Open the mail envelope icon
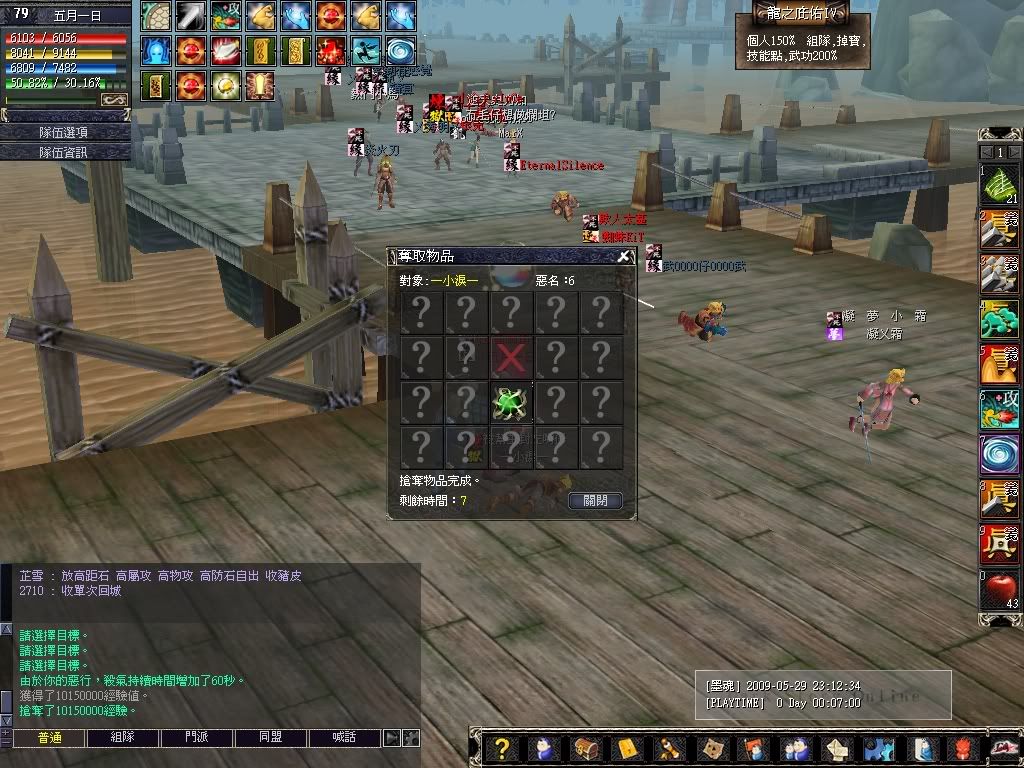This screenshot has height=768, width=1024. tap(626, 748)
